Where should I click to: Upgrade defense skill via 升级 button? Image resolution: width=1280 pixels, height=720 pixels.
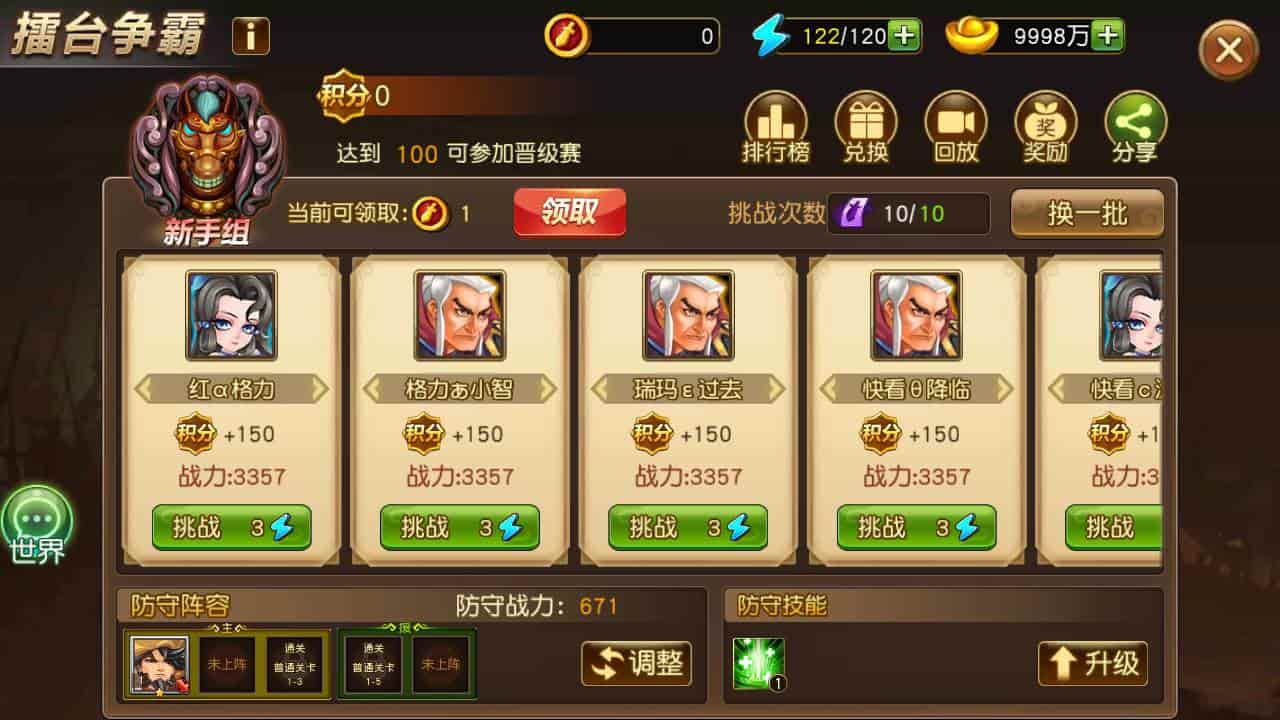tap(1093, 664)
